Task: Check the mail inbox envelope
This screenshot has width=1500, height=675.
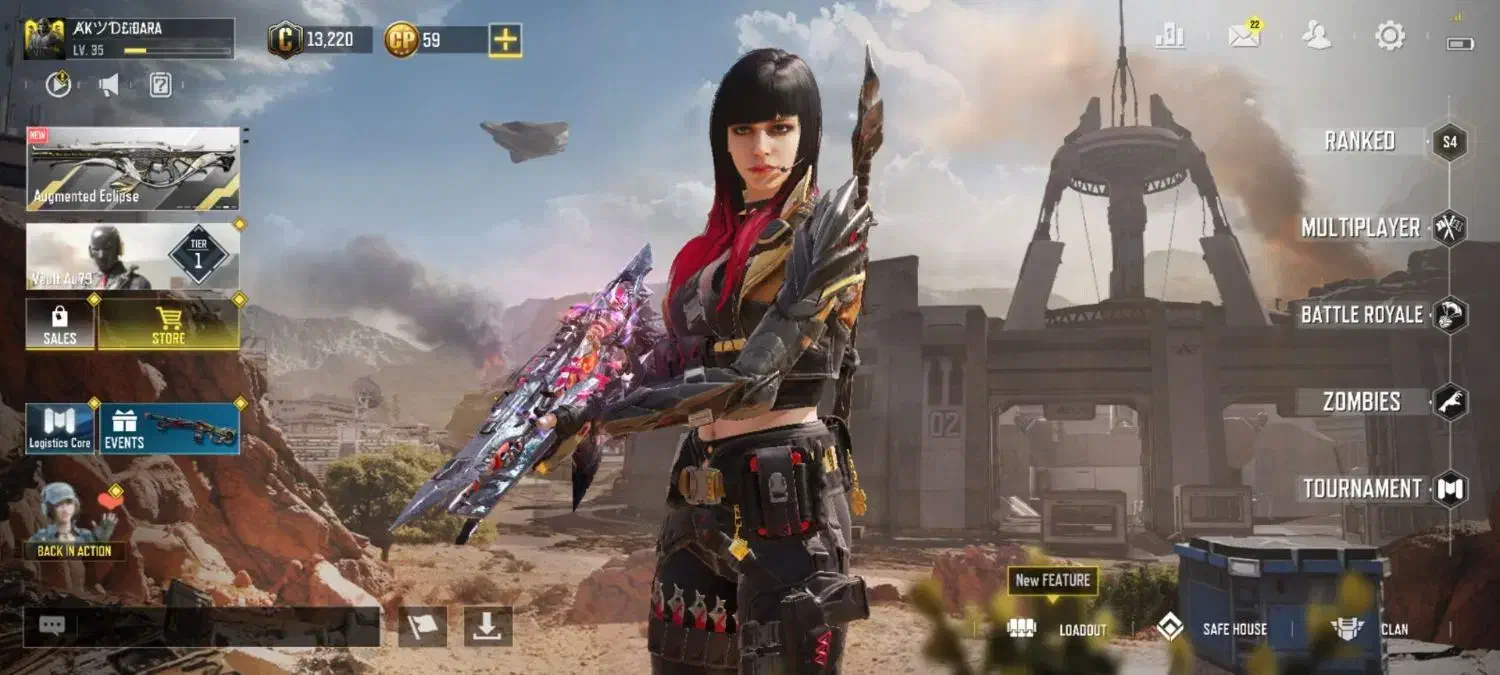Action: click(x=1244, y=37)
